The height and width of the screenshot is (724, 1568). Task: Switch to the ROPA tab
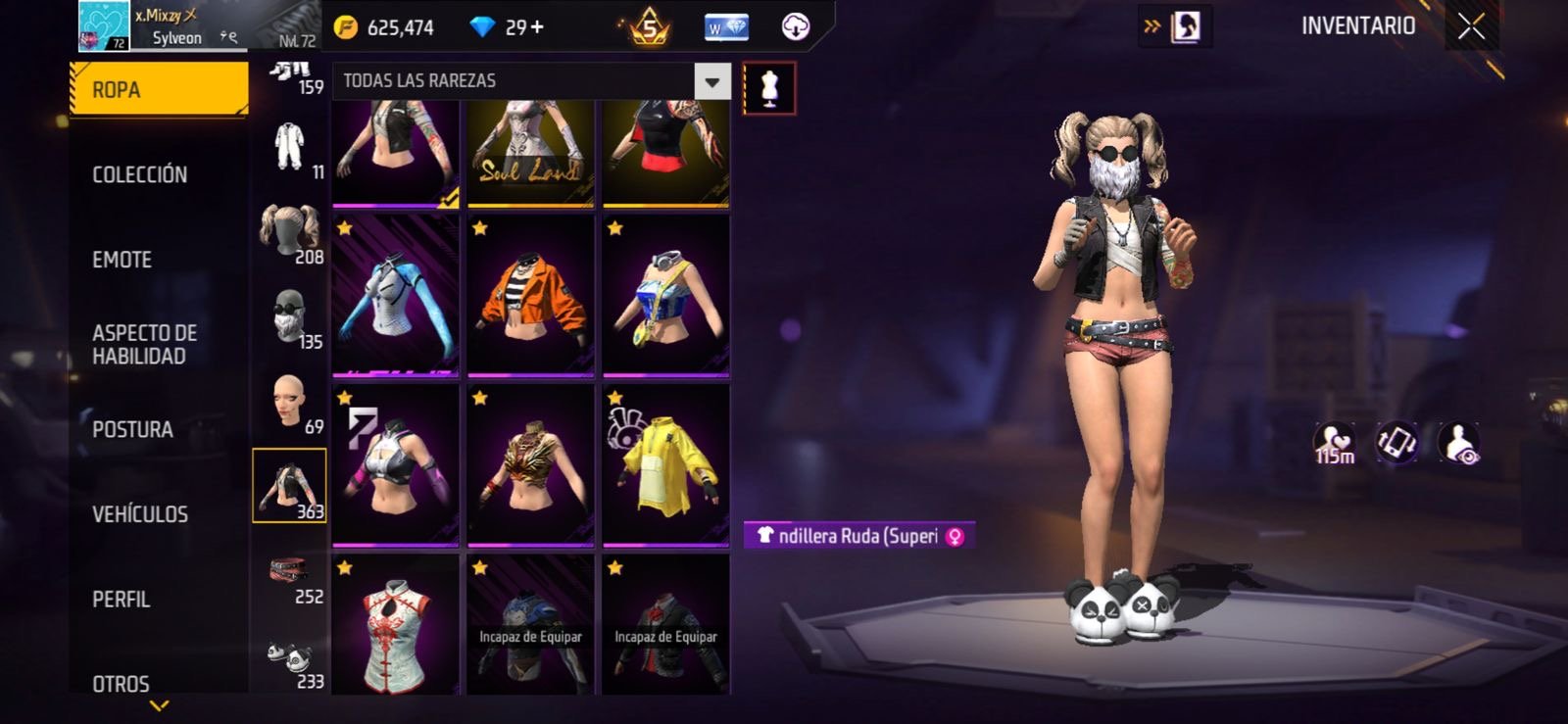click(x=159, y=90)
